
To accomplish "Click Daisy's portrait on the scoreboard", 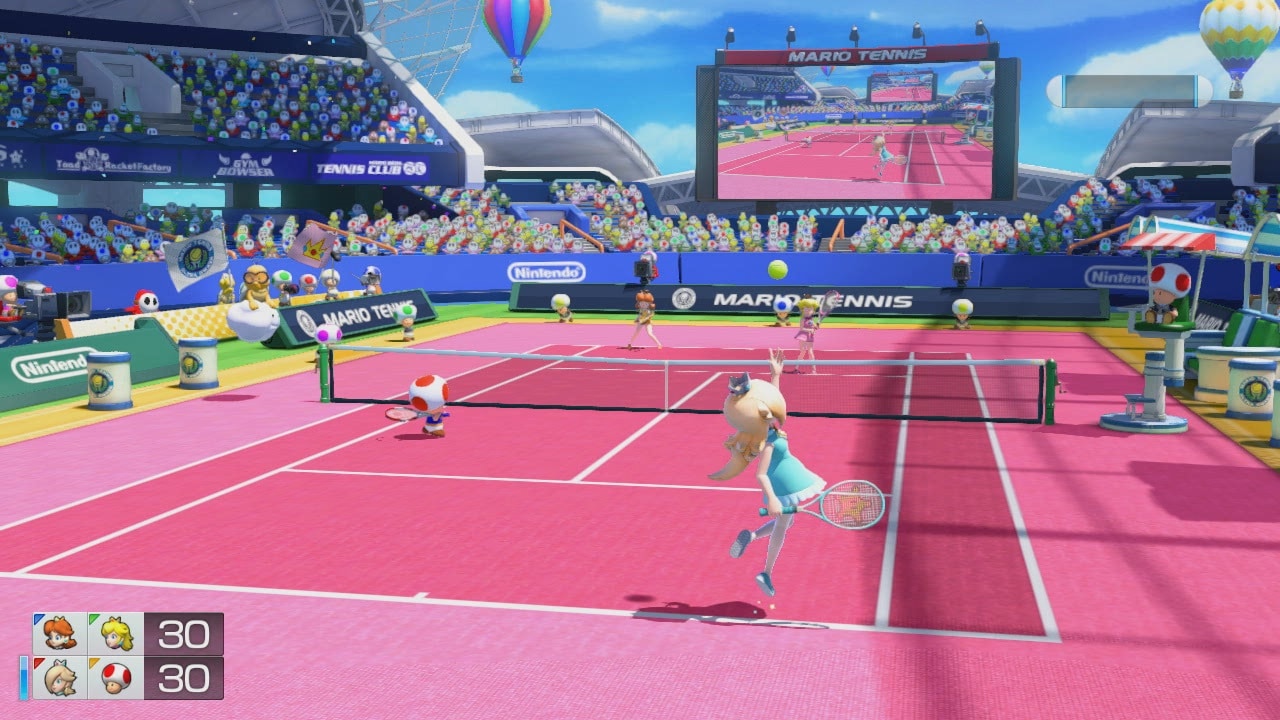I will click(59, 634).
